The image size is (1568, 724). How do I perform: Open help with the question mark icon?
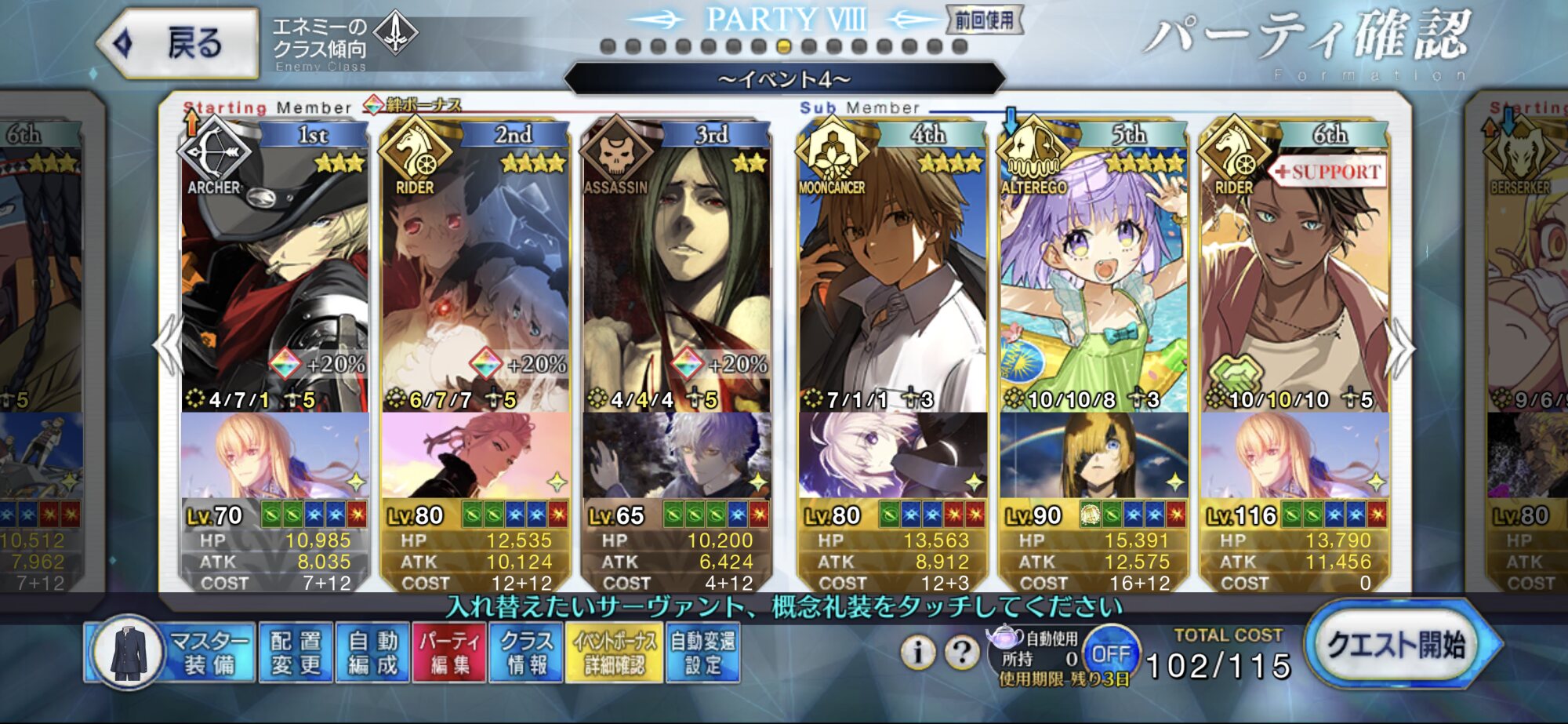coord(961,652)
